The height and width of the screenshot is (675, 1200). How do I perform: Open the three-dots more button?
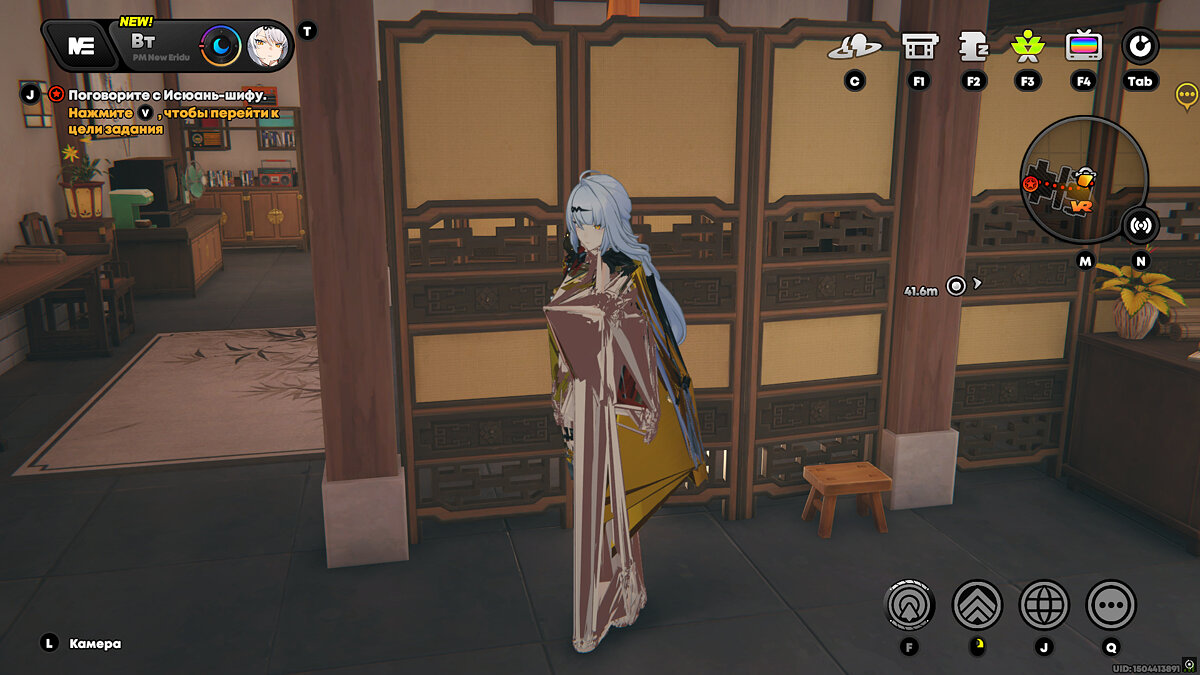pyautogui.click(x=1111, y=604)
